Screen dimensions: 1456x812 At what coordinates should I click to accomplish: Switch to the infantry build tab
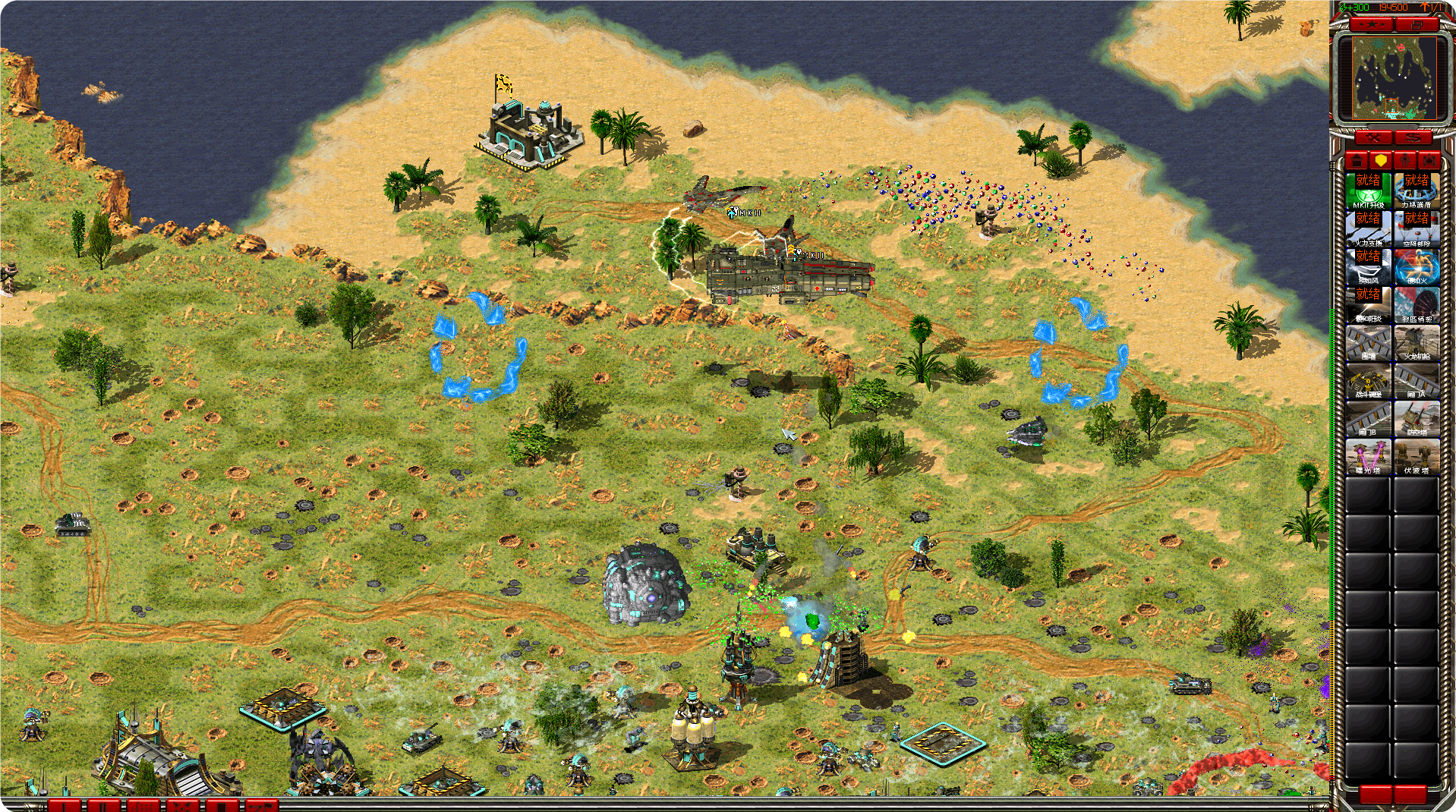pos(1405,160)
